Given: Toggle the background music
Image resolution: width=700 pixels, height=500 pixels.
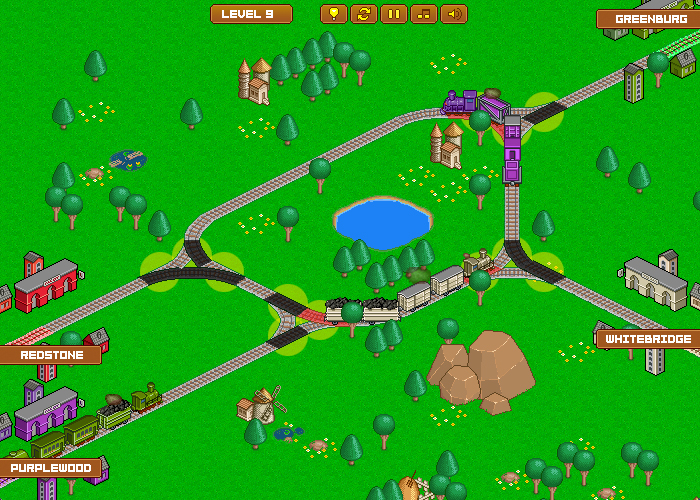Looking at the screenshot, I should 424,14.
